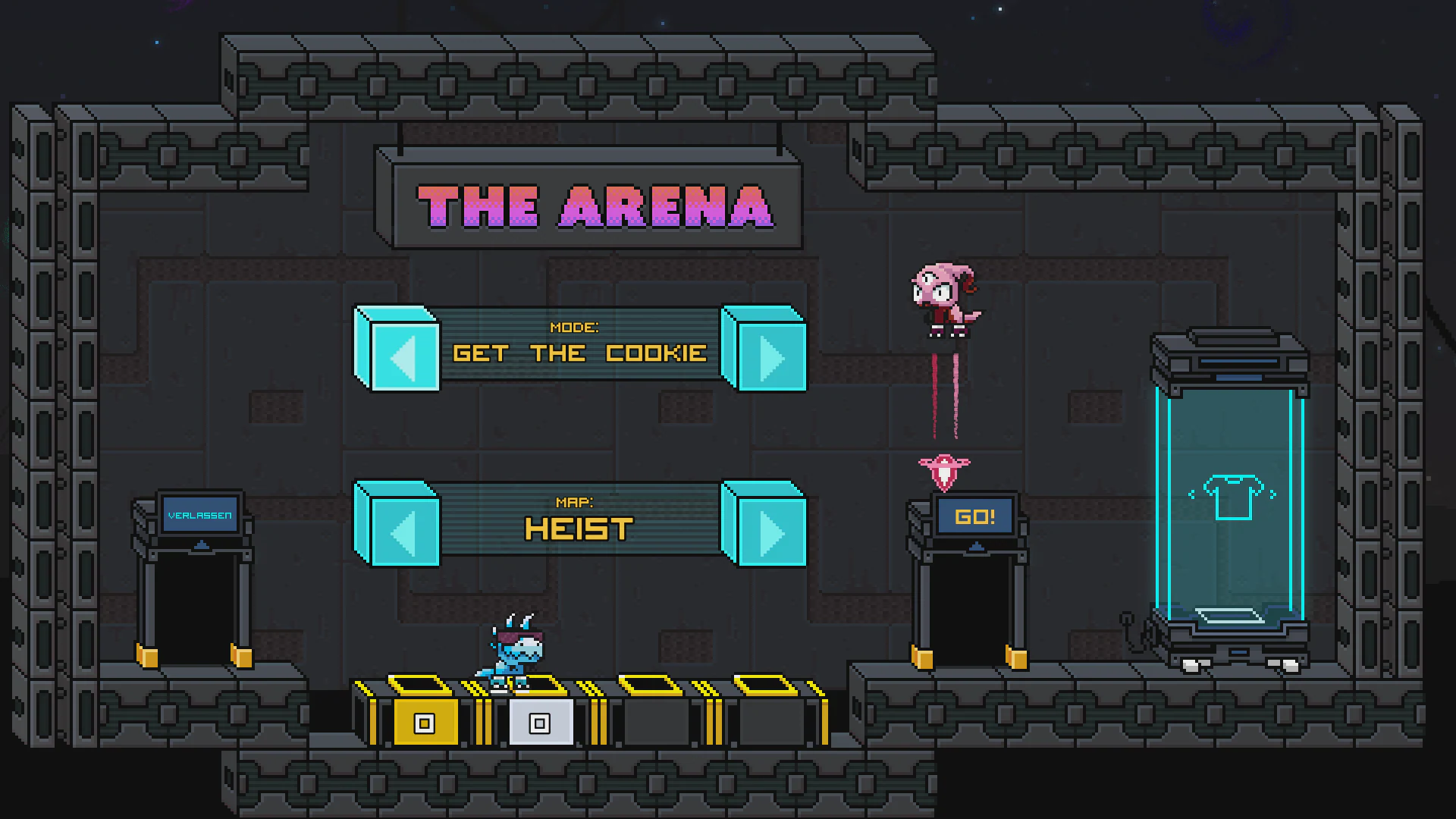Screen dimensions: 1456x819
Task: Click the HEIST map banner
Action: pyautogui.click(x=579, y=523)
